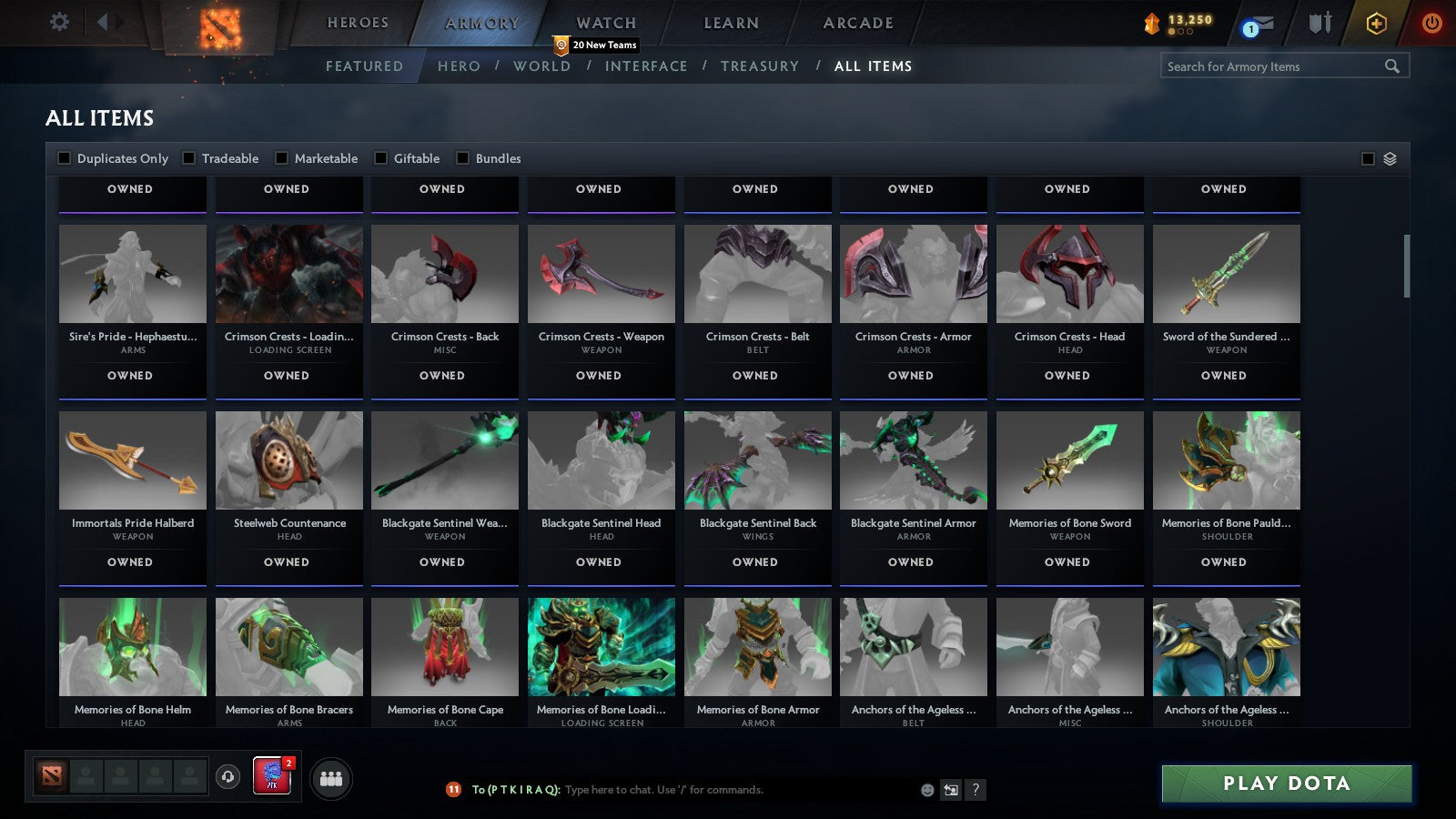The image size is (1456, 819).
Task: Click the friends list icon near chat bar
Action: (x=331, y=778)
